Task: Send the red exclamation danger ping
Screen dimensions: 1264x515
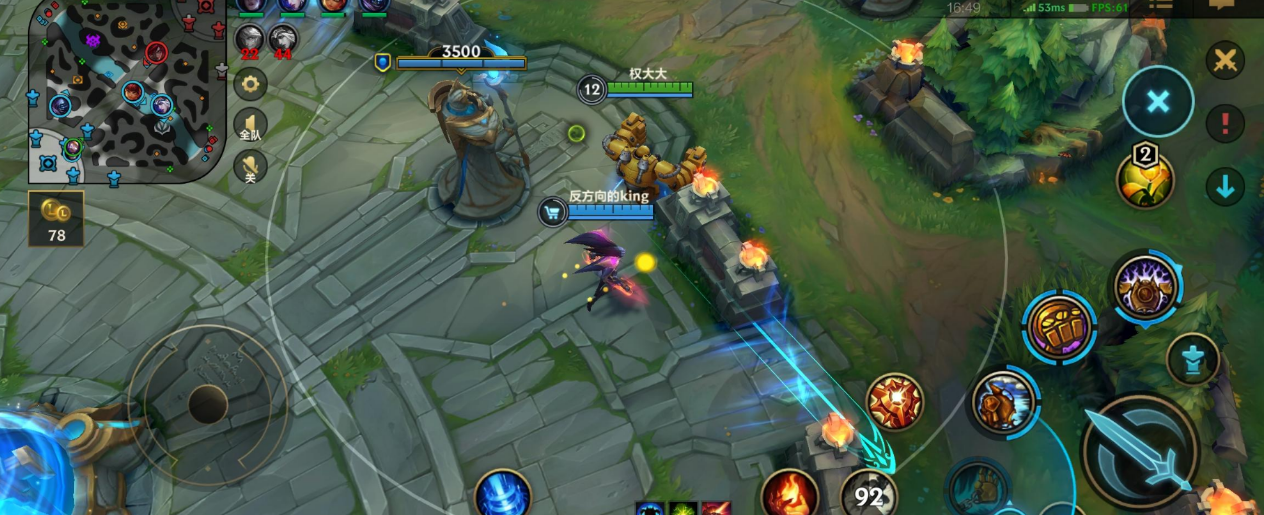Action: click(1224, 124)
